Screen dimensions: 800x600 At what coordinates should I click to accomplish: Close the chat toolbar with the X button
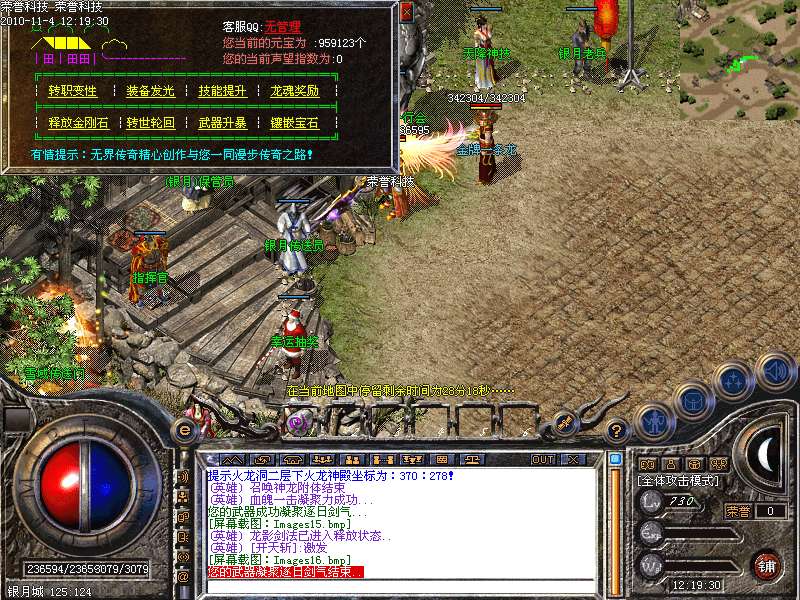pyautogui.click(x=572, y=459)
